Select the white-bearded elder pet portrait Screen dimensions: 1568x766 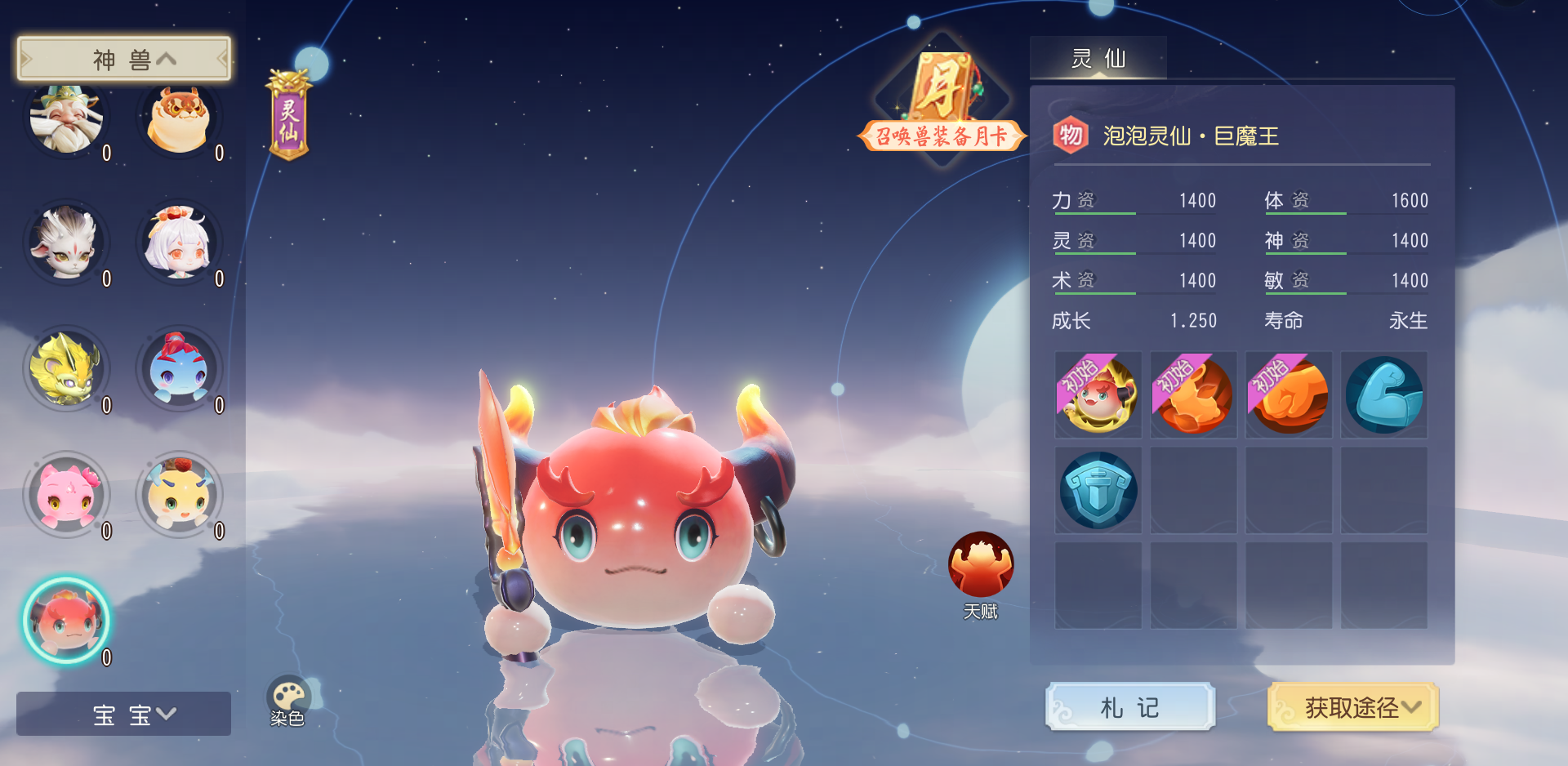[65, 119]
